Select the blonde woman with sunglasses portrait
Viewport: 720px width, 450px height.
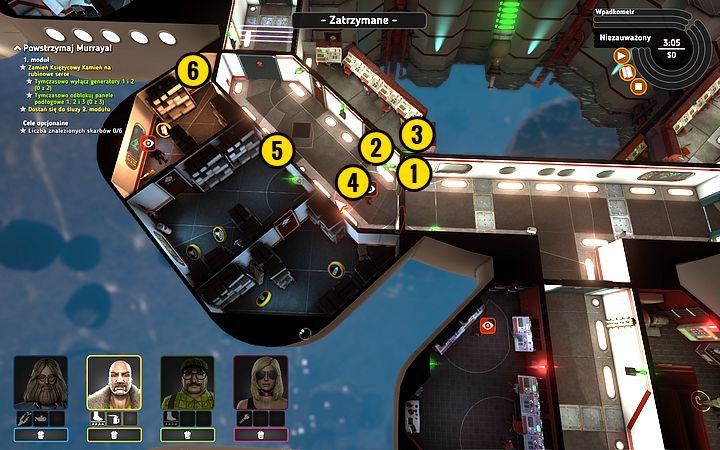pyautogui.click(x=260, y=381)
